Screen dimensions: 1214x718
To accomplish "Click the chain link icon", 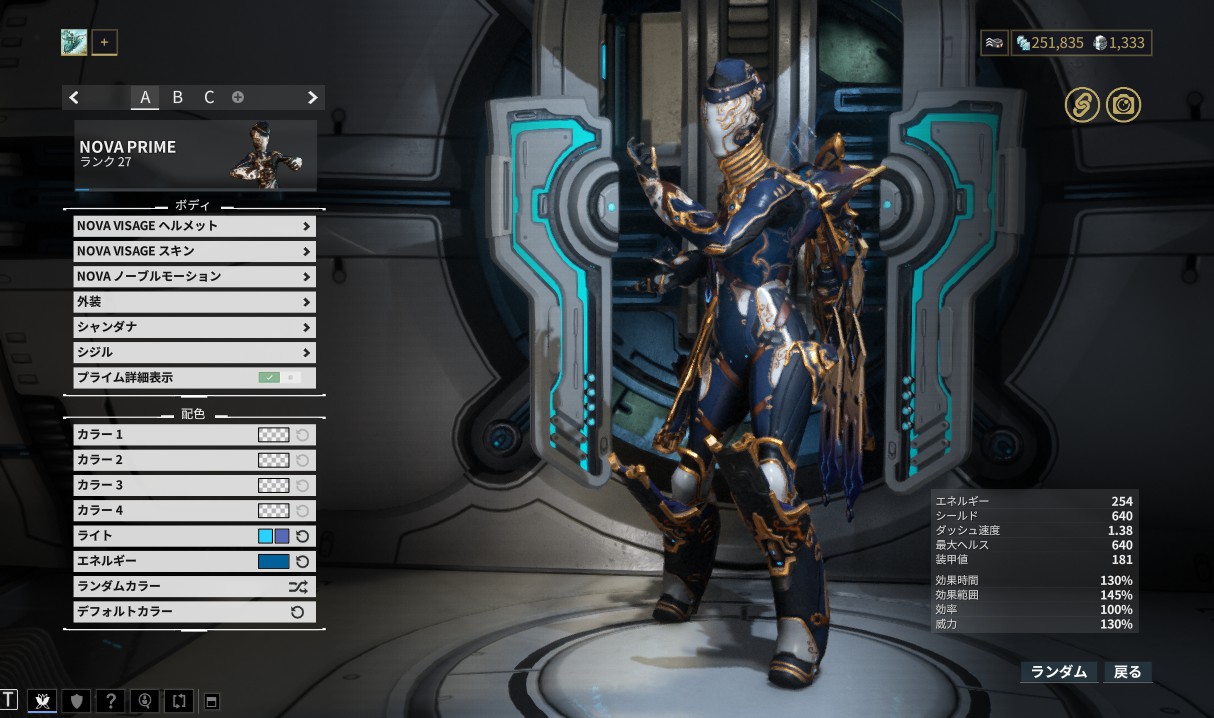I will pos(1082,104).
